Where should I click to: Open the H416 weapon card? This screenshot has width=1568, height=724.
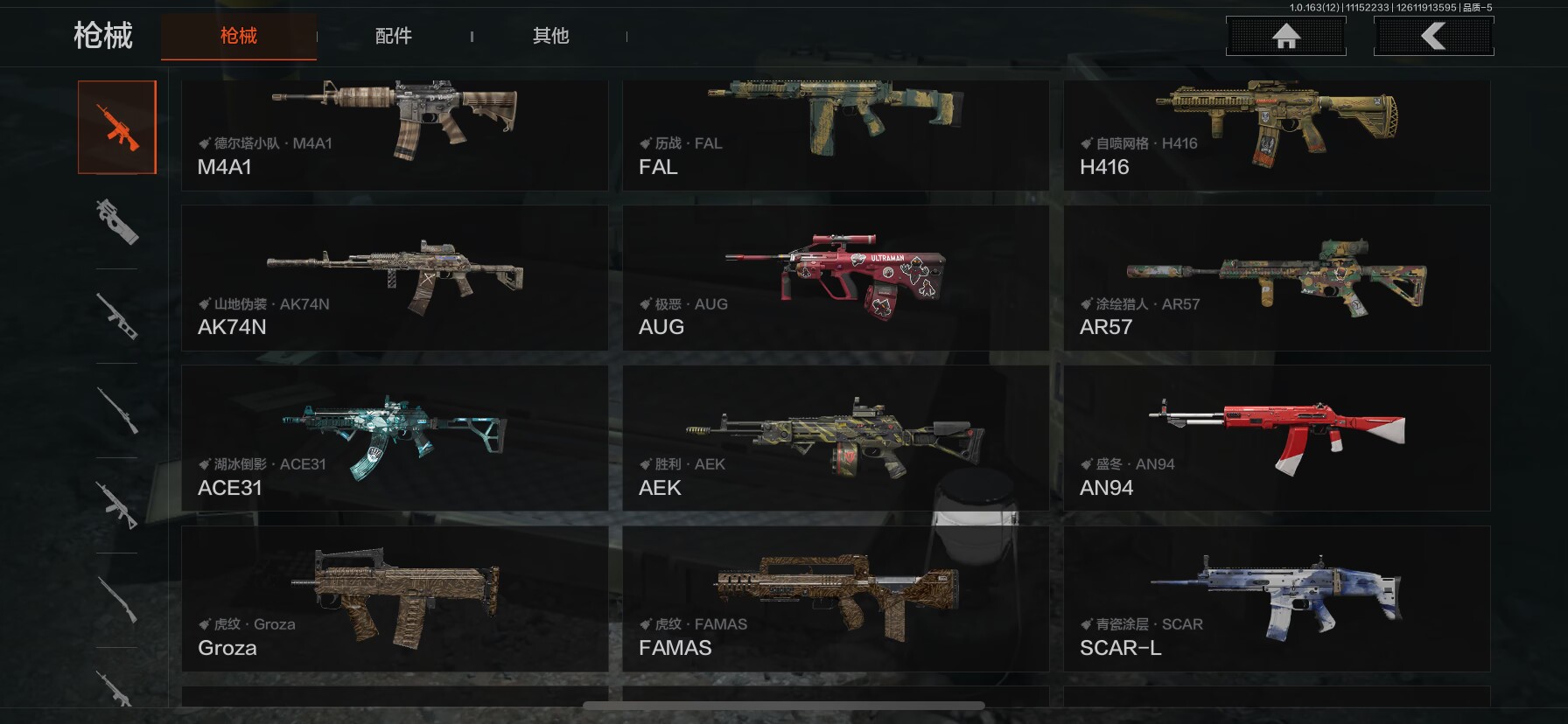point(1276,136)
